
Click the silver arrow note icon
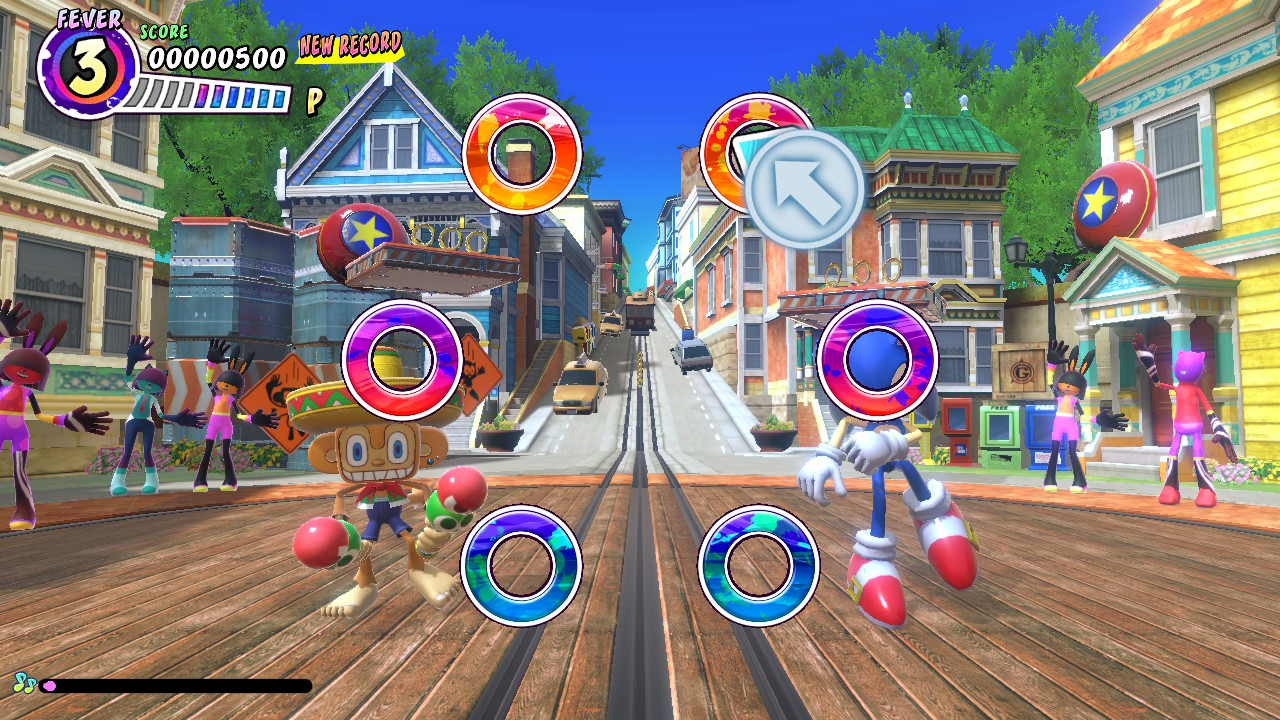click(806, 188)
